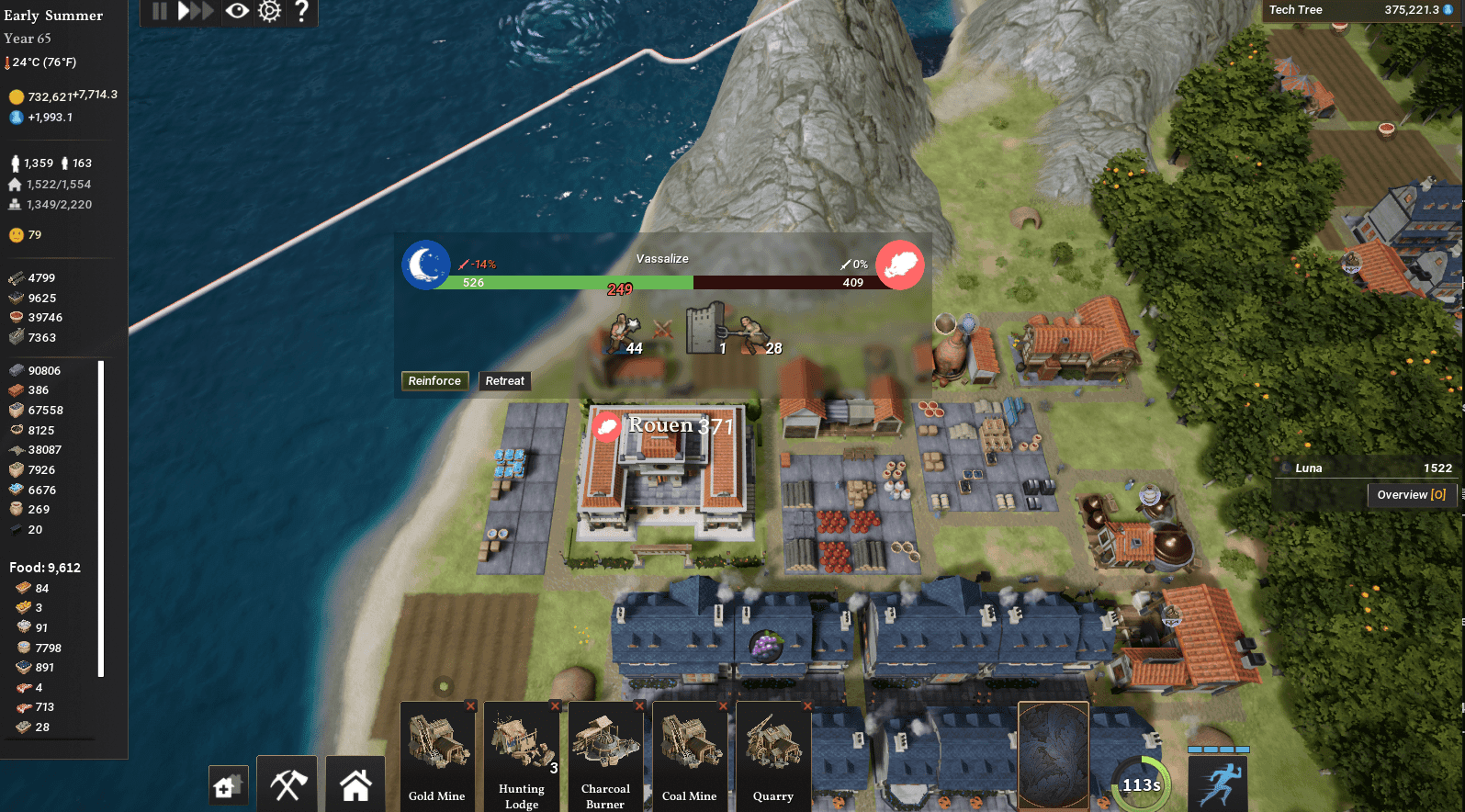Screen dimensions: 1465x812
Task: Click the rabbit icon beside Rouen
Action: (x=605, y=425)
